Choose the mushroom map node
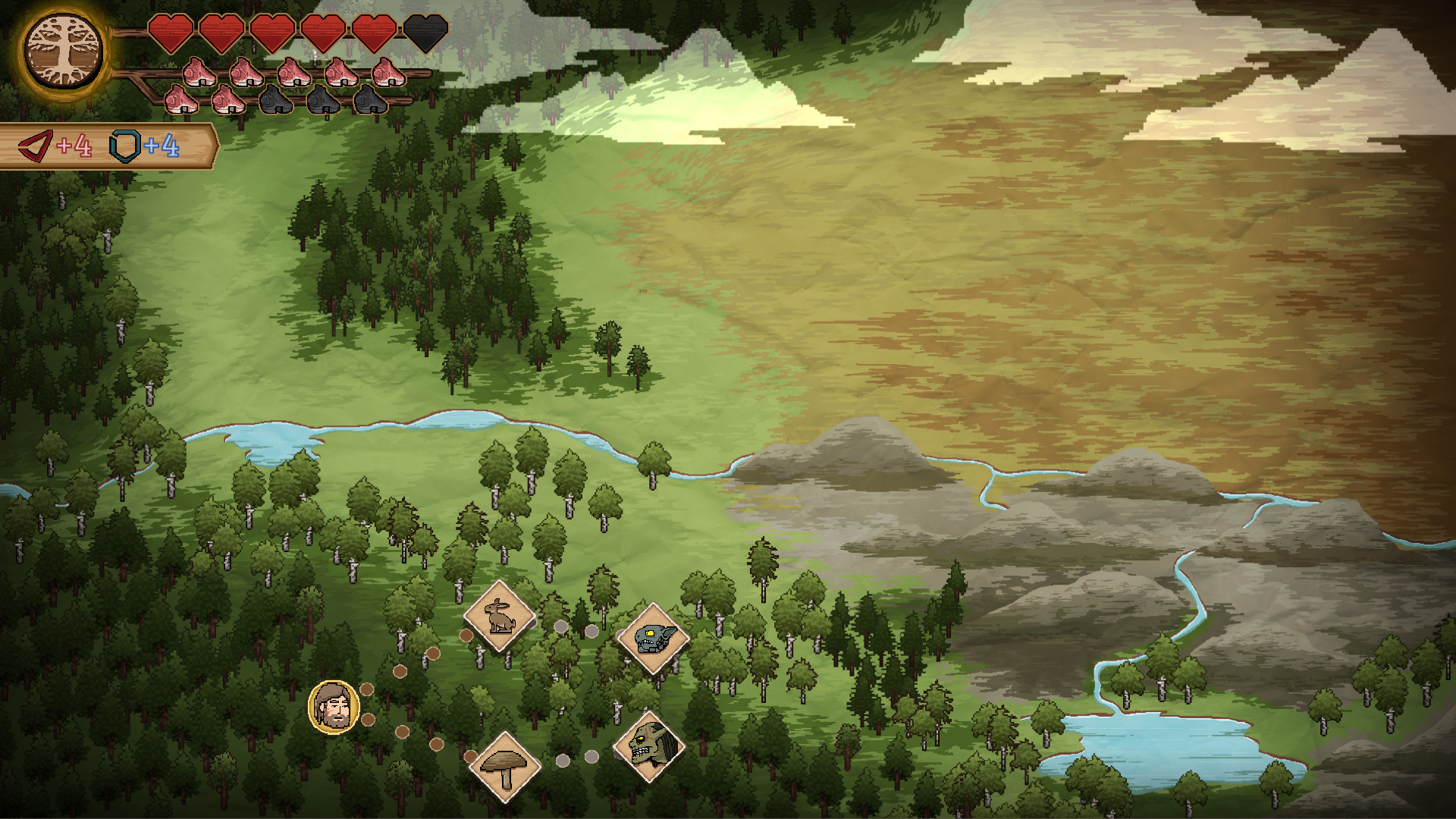 coord(504,766)
